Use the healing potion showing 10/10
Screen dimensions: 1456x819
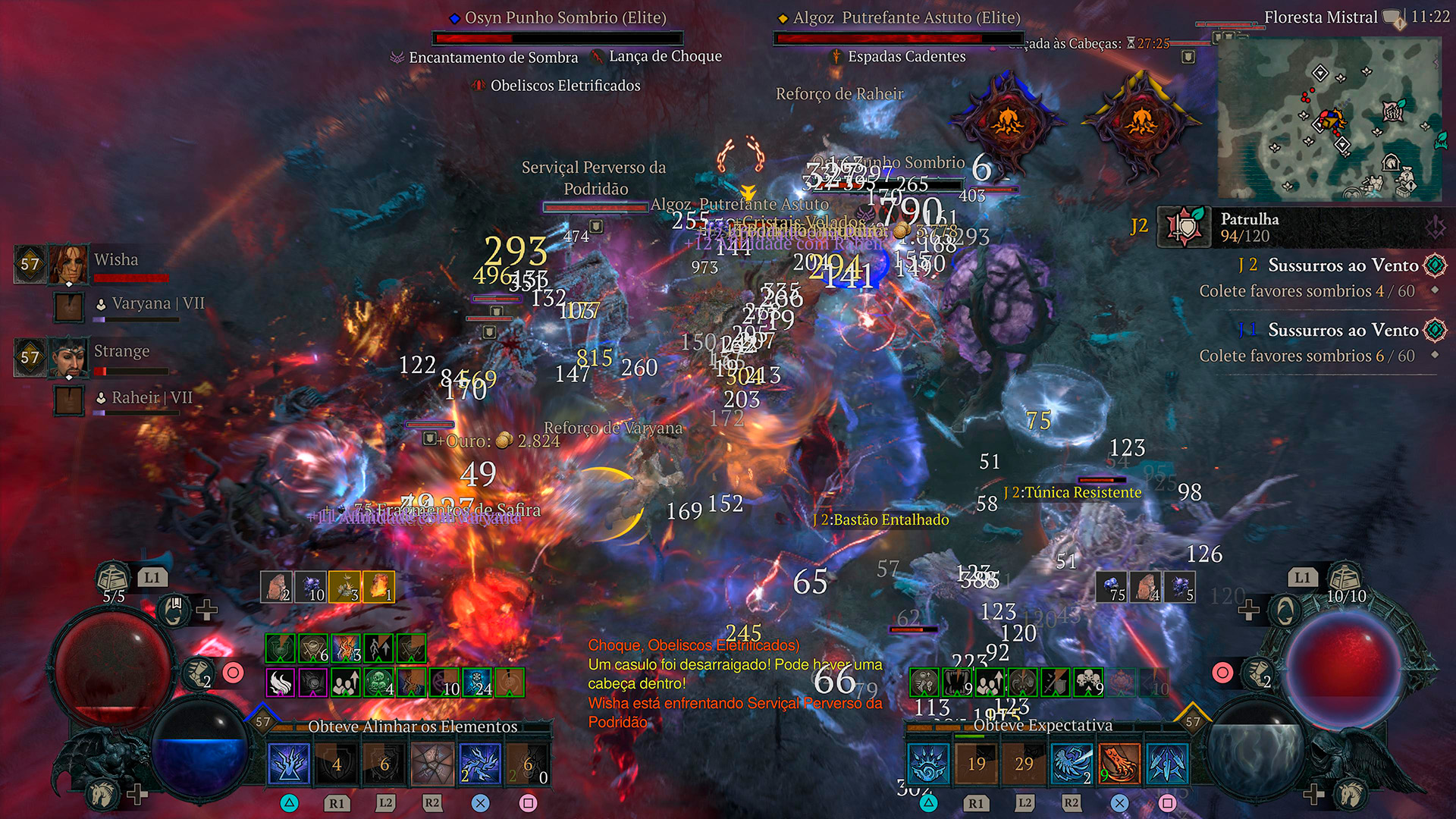coord(1345,579)
